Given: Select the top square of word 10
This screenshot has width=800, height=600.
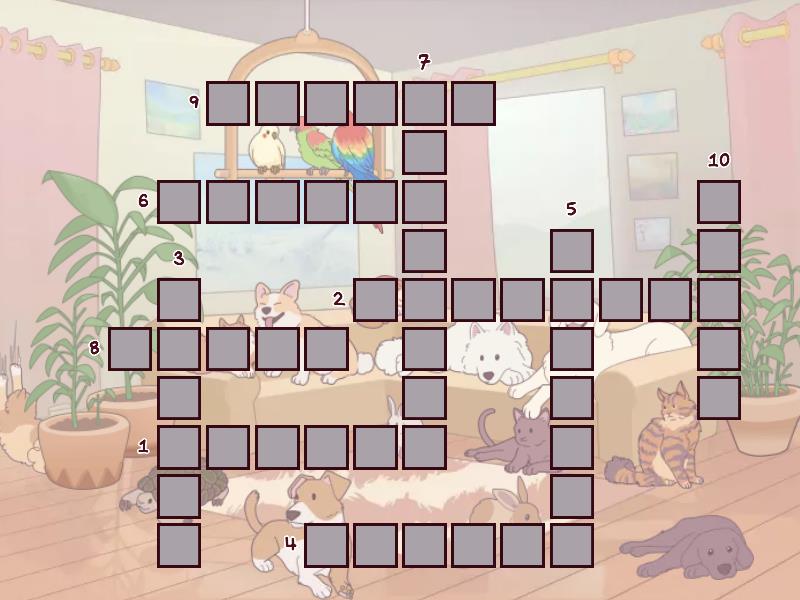Looking at the screenshot, I should point(718,201).
